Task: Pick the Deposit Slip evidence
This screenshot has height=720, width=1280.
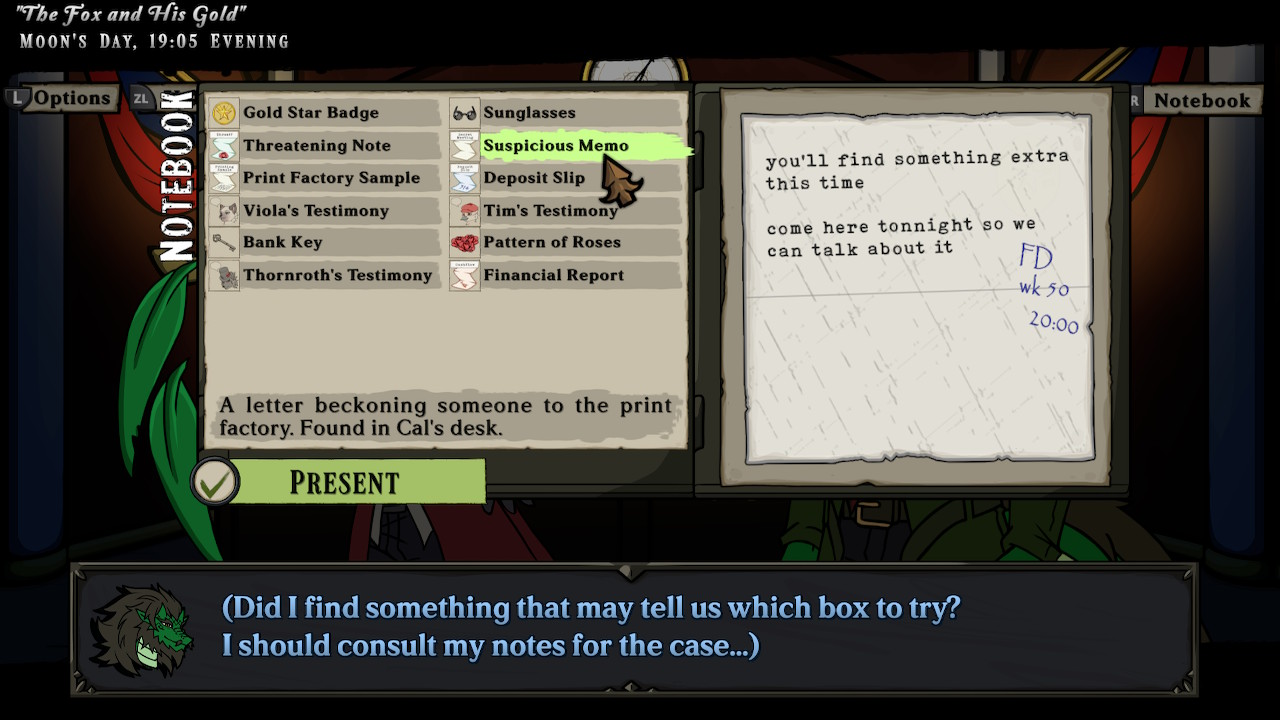Action: coord(534,178)
